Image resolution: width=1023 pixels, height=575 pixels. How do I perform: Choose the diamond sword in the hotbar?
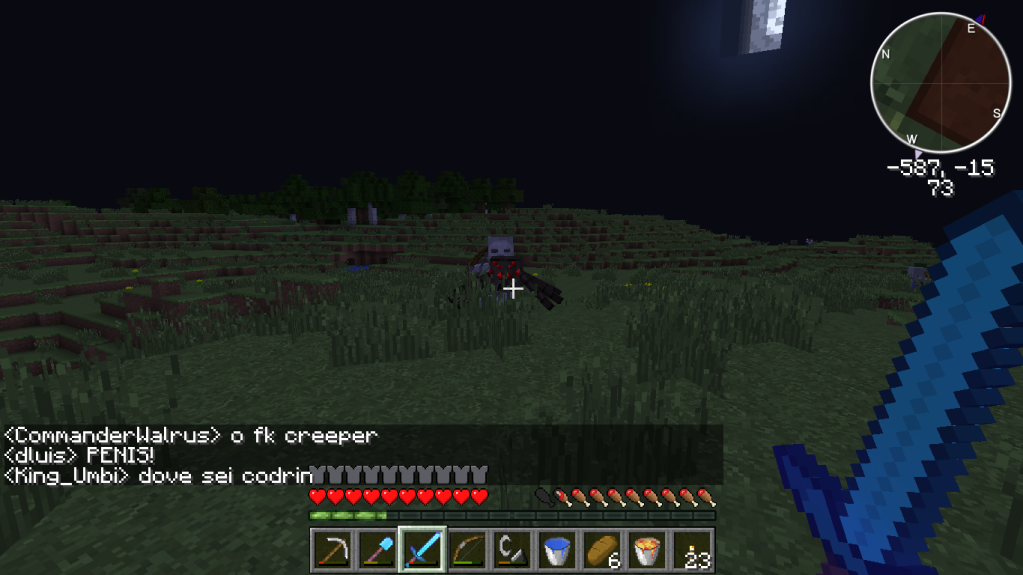(x=422, y=550)
